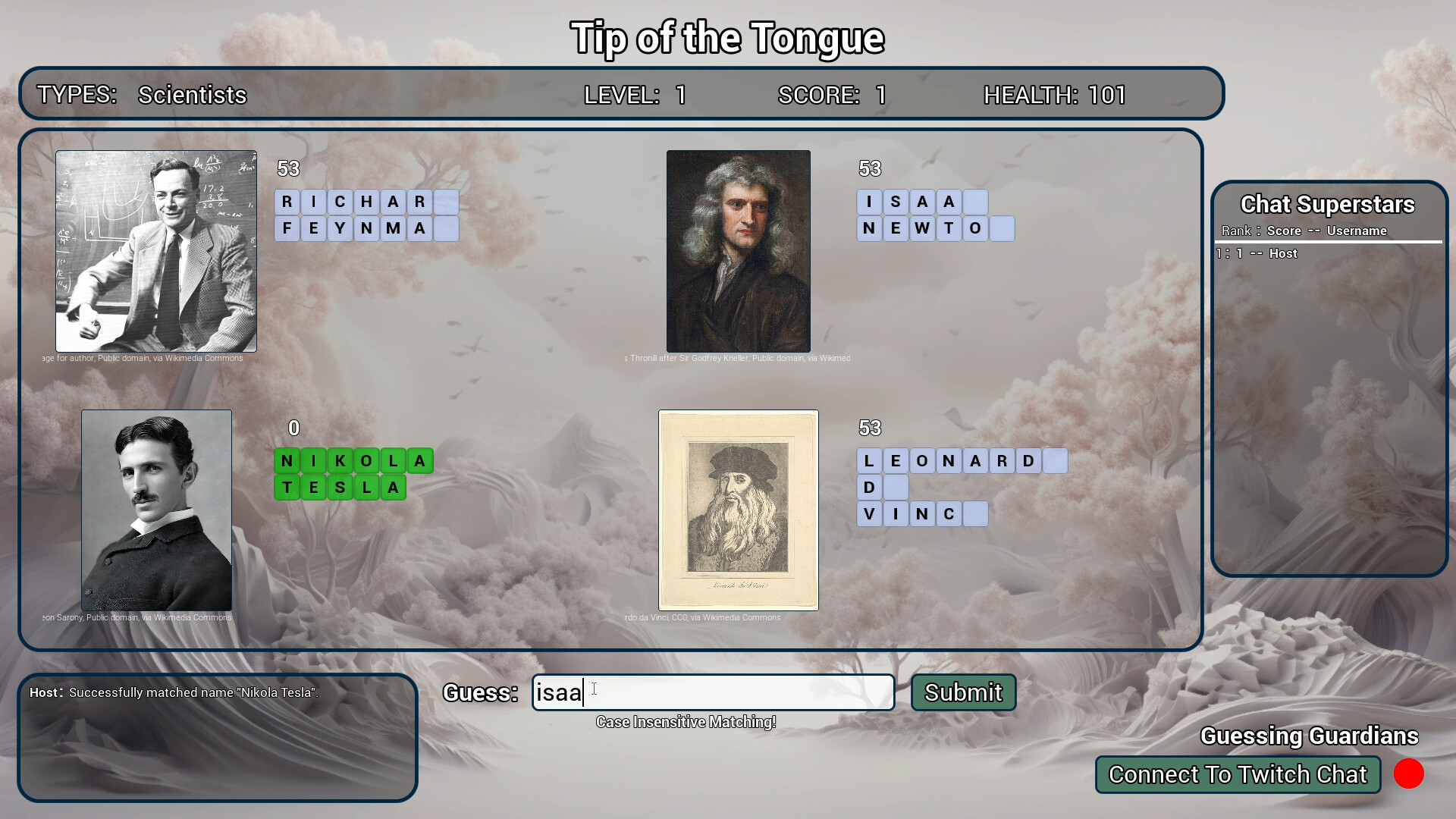Click the green A tile ending NIKOLA
The image size is (1456, 819).
[x=420, y=461]
